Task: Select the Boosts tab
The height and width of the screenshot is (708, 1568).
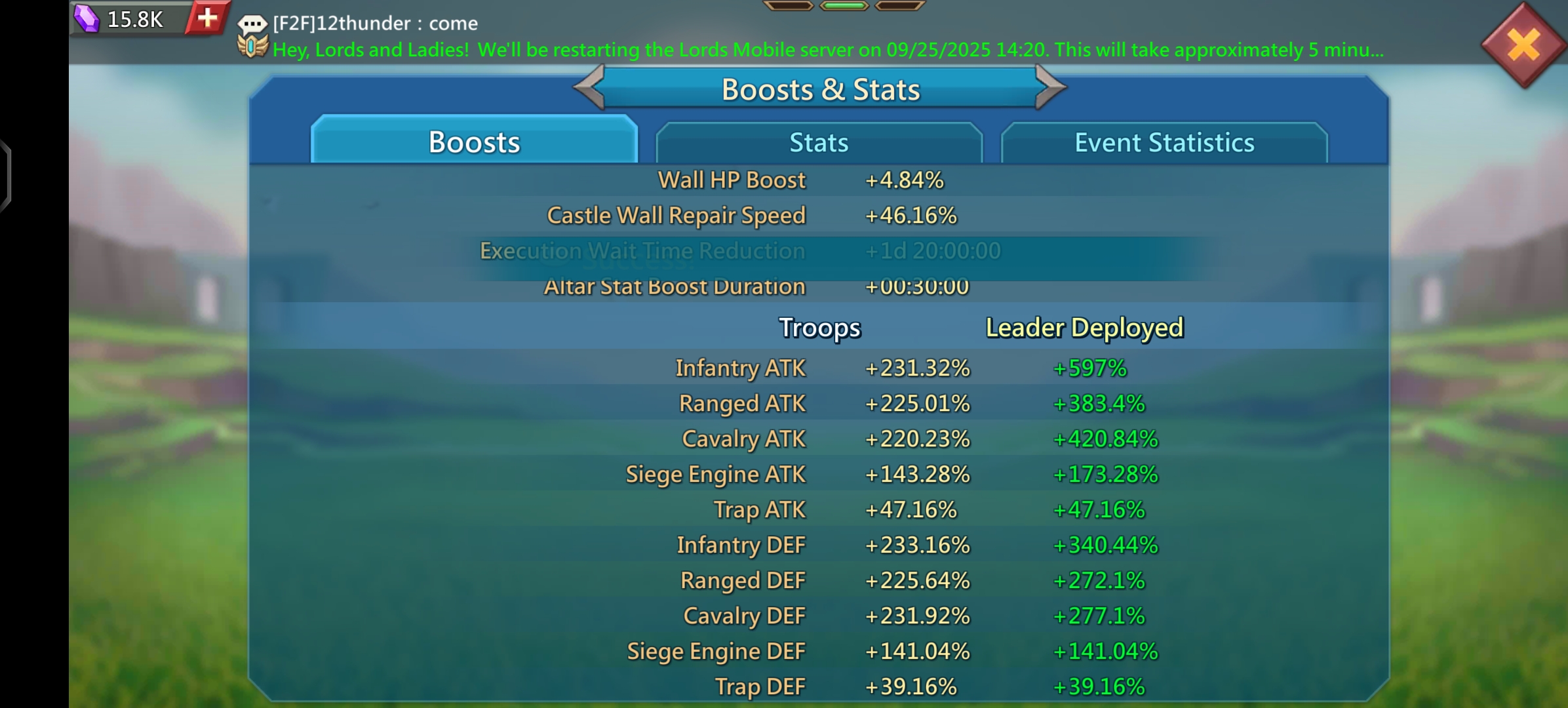Action: [x=474, y=142]
